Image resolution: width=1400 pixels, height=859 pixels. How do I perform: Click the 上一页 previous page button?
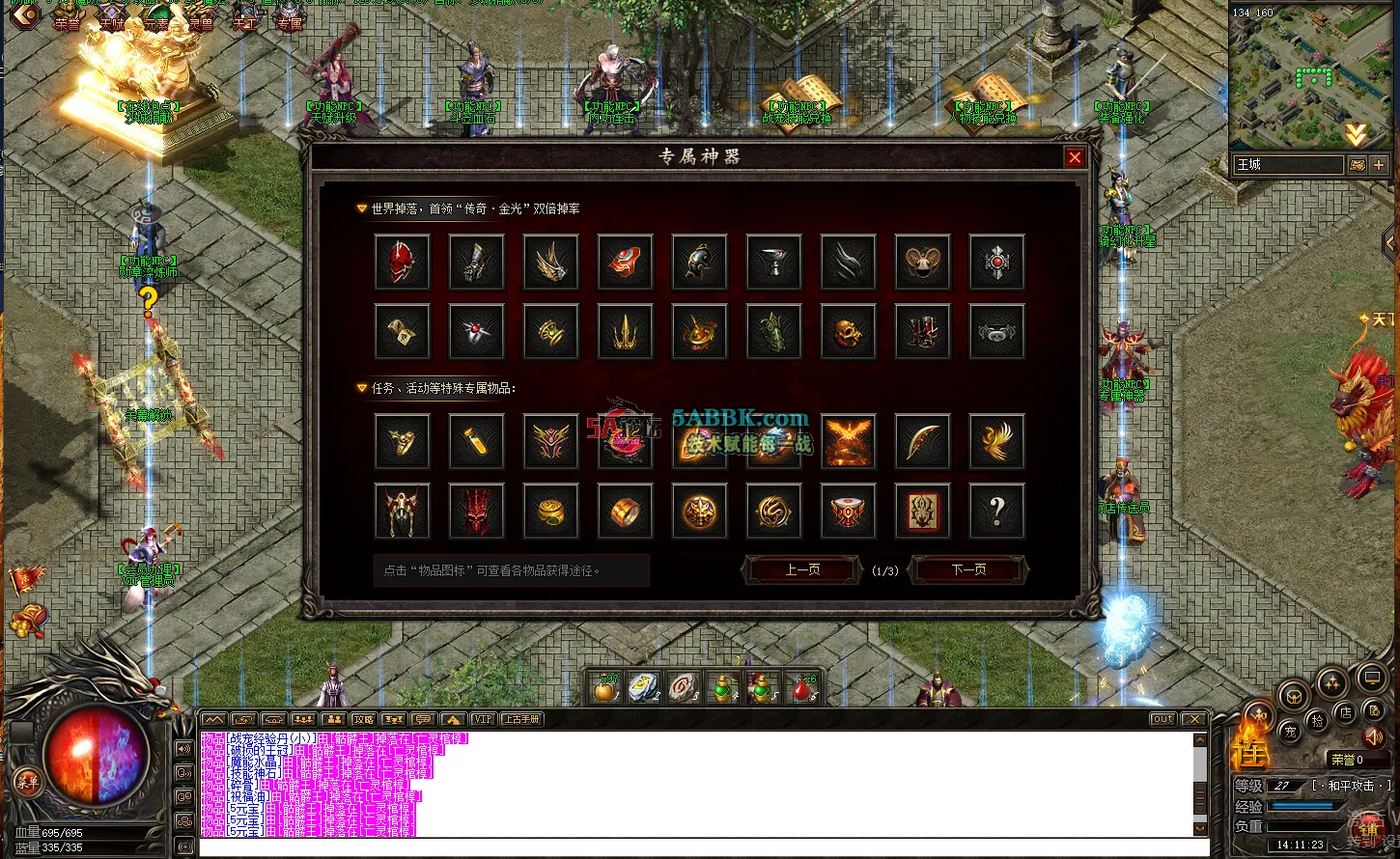(x=801, y=569)
